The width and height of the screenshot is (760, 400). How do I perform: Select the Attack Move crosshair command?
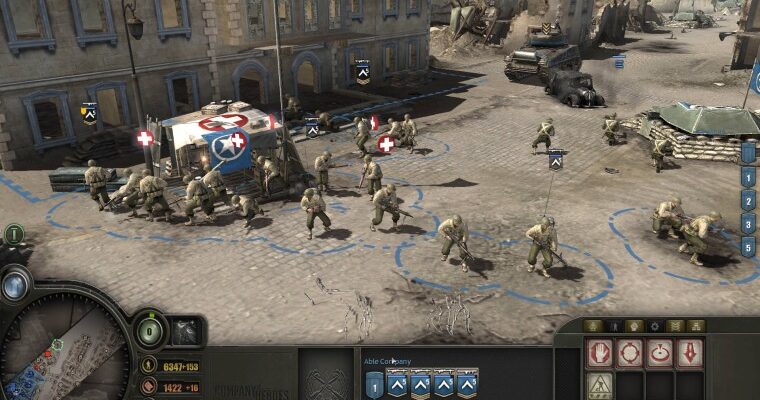629,353
